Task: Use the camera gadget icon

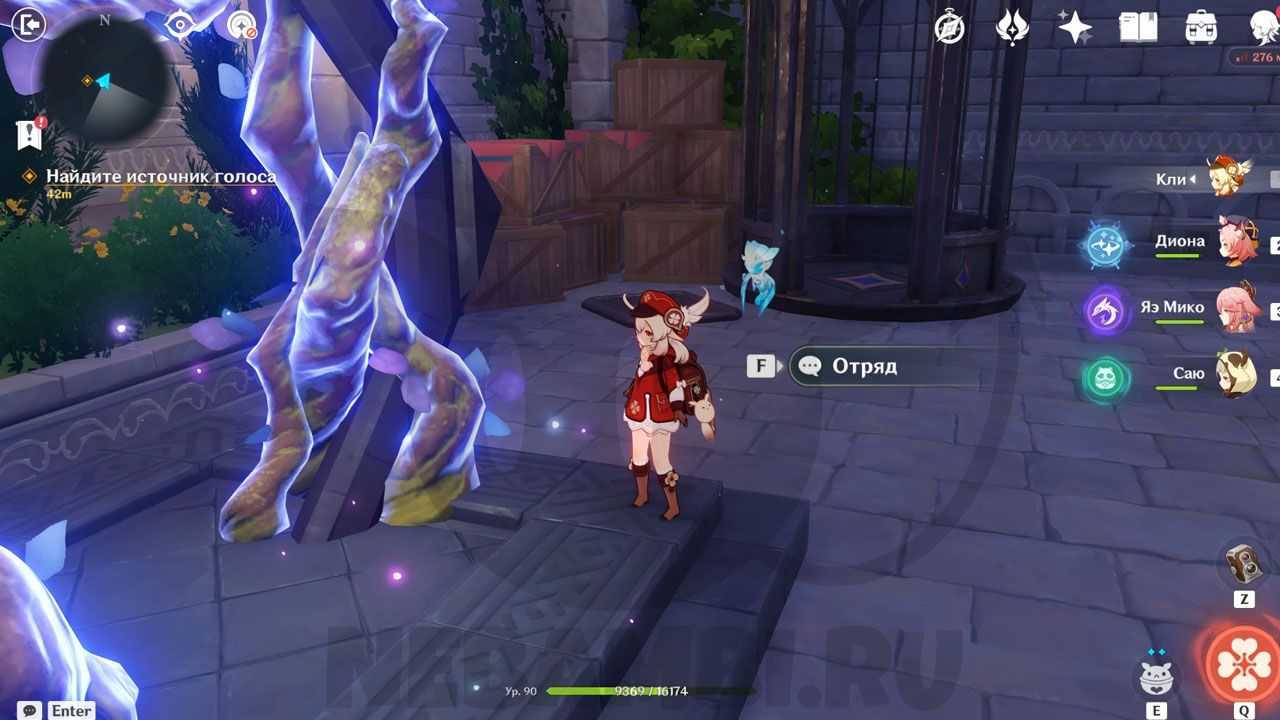Action: tap(1245, 566)
